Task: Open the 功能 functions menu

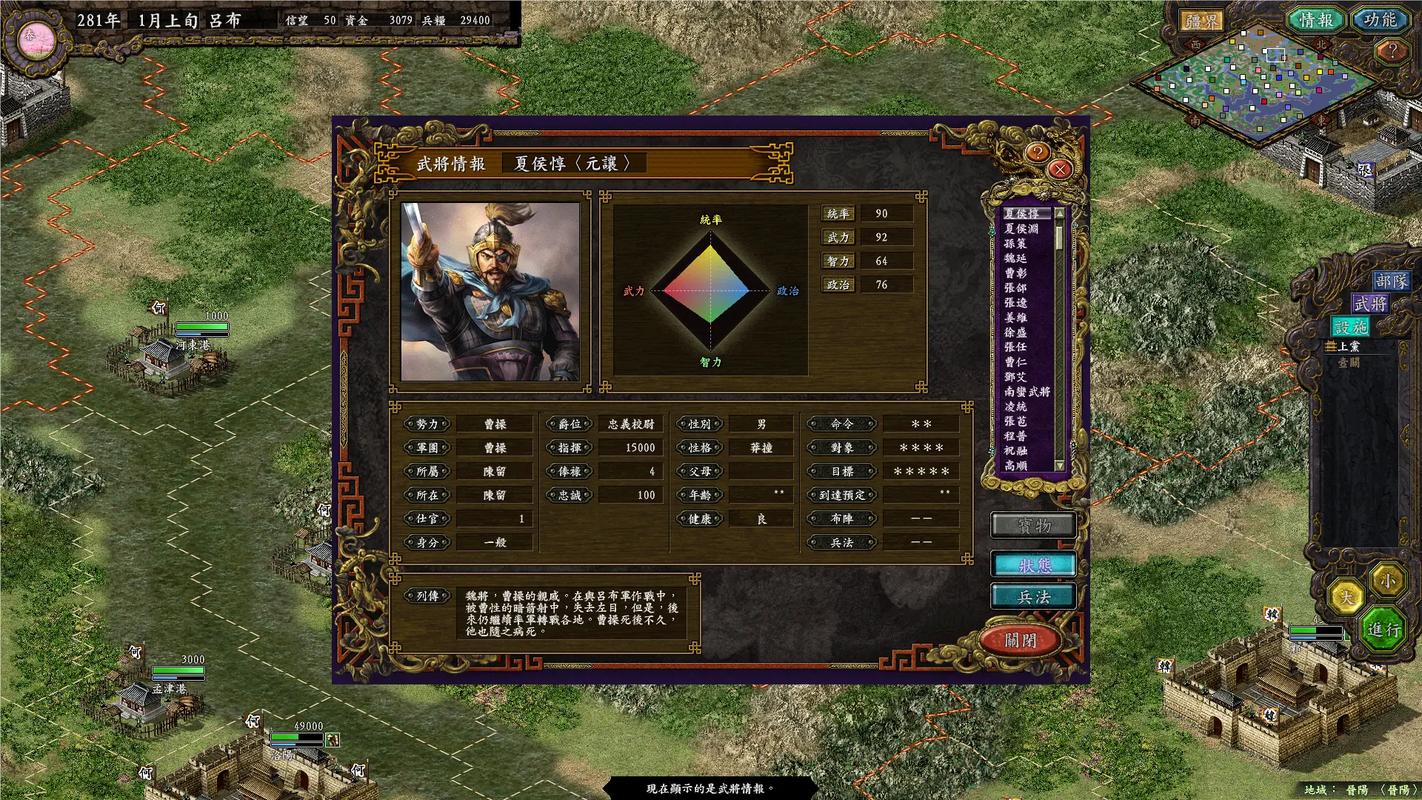Action: point(1380,19)
